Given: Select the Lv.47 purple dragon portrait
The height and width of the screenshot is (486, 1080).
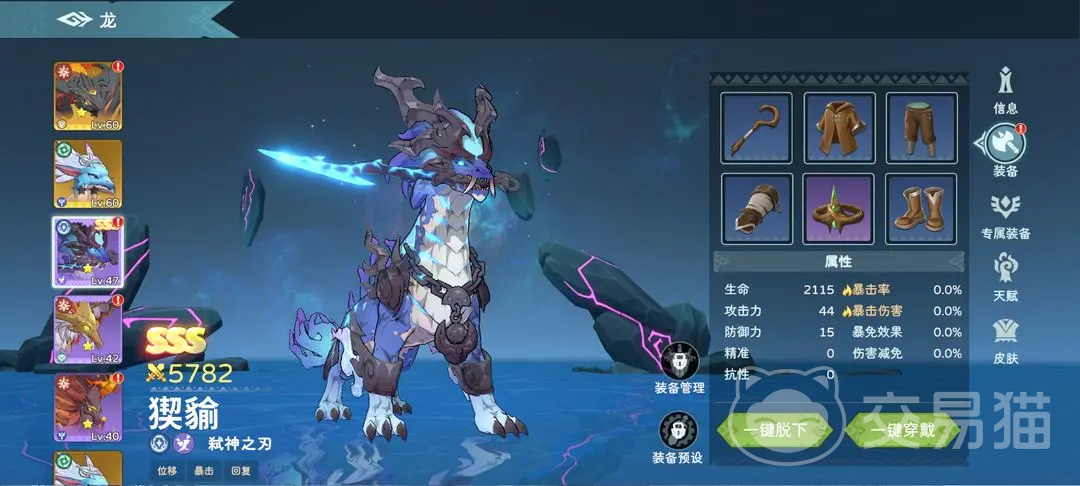Looking at the screenshot, I should tap(88, 252).
